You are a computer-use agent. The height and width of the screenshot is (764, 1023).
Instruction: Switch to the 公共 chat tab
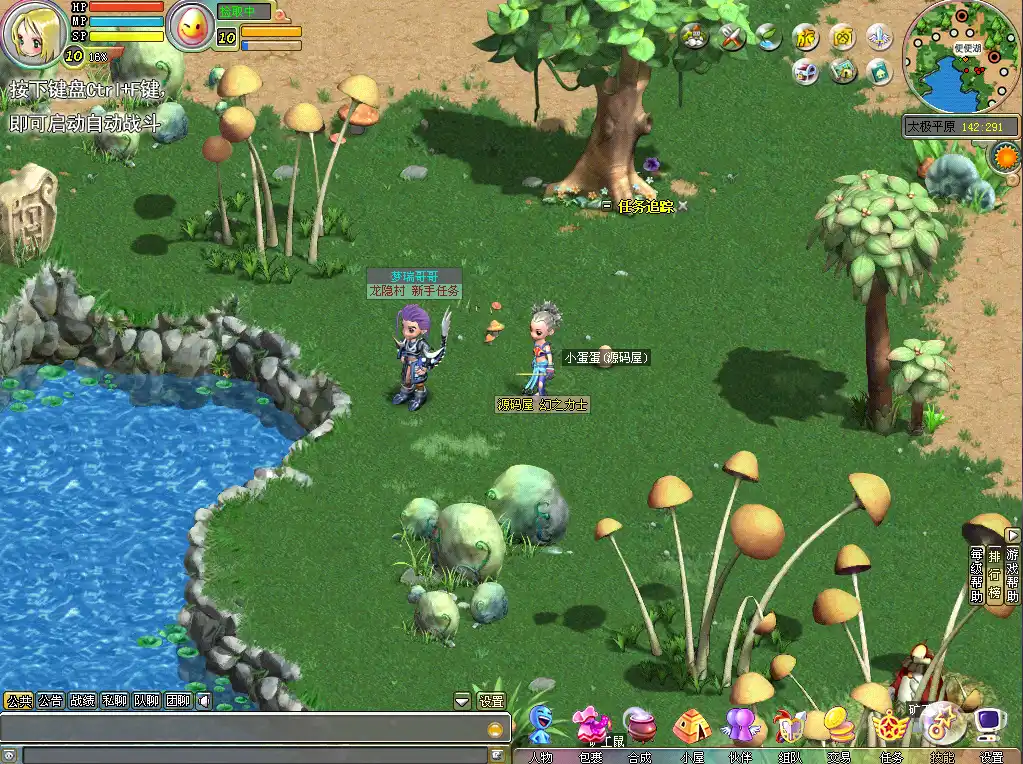point(18,701)
